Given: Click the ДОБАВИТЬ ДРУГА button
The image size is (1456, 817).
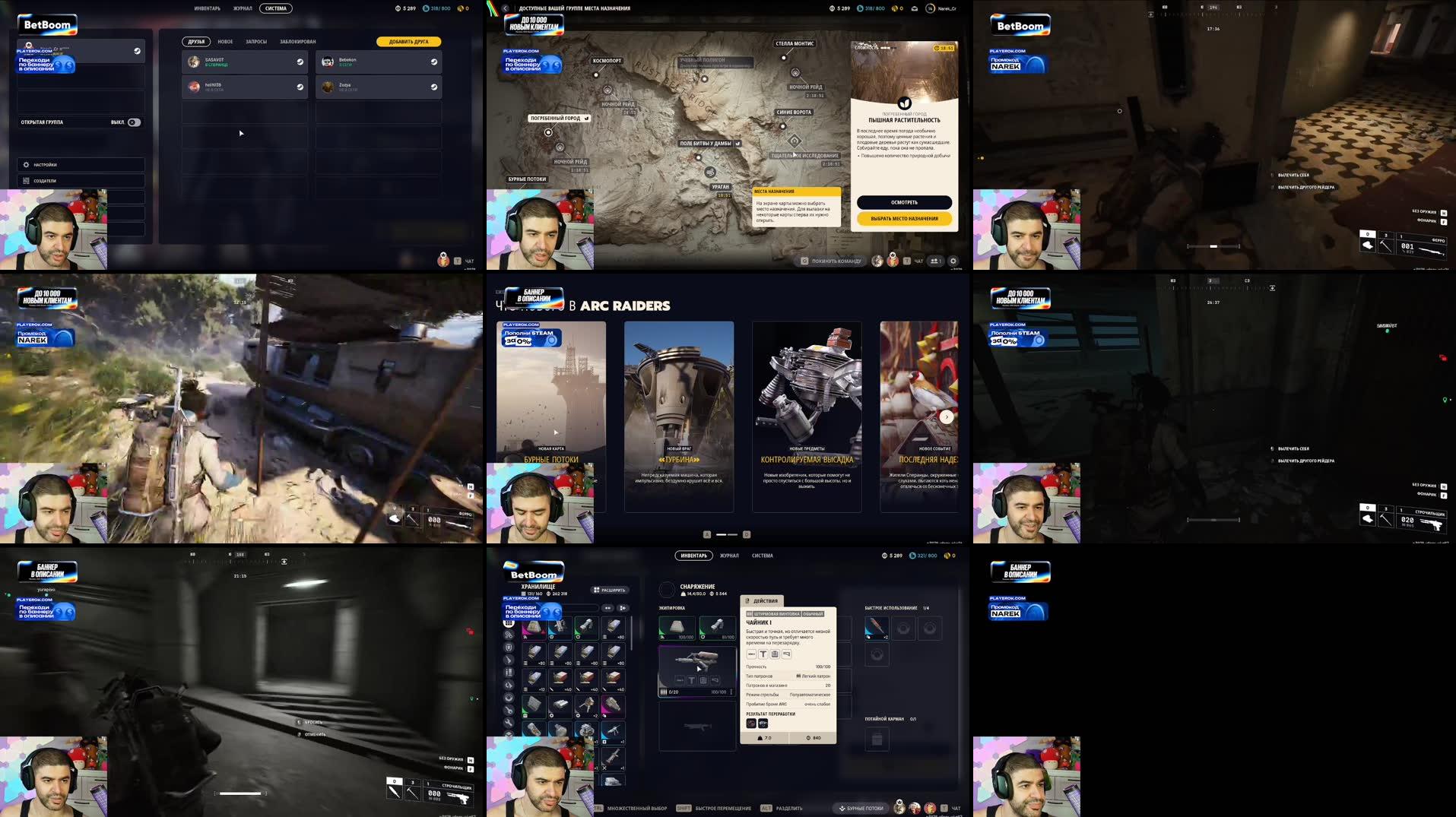Looking at the screenshot, I should coord(408,41).
